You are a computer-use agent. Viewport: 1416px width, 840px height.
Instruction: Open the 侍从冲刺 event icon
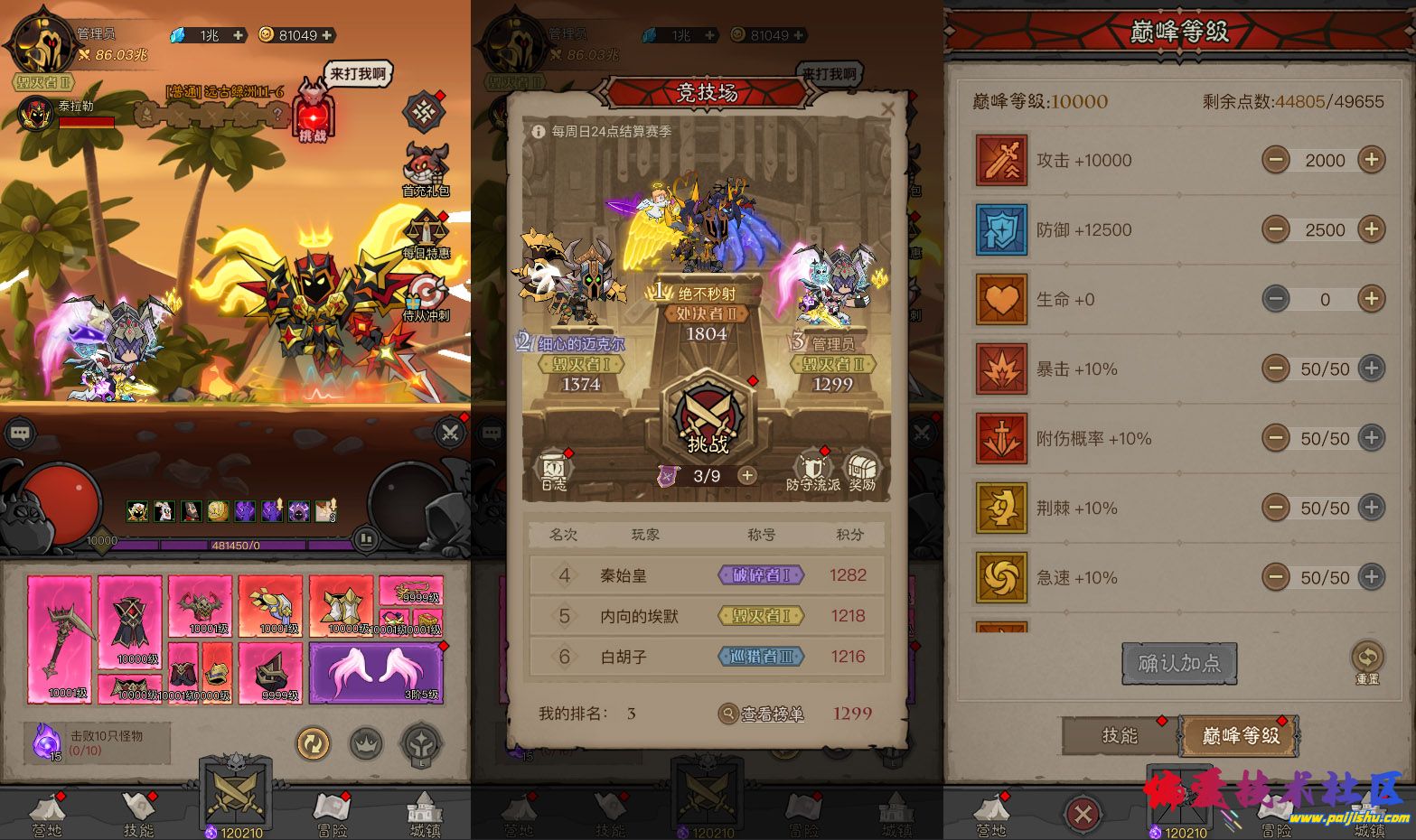[x=426, y=297]
